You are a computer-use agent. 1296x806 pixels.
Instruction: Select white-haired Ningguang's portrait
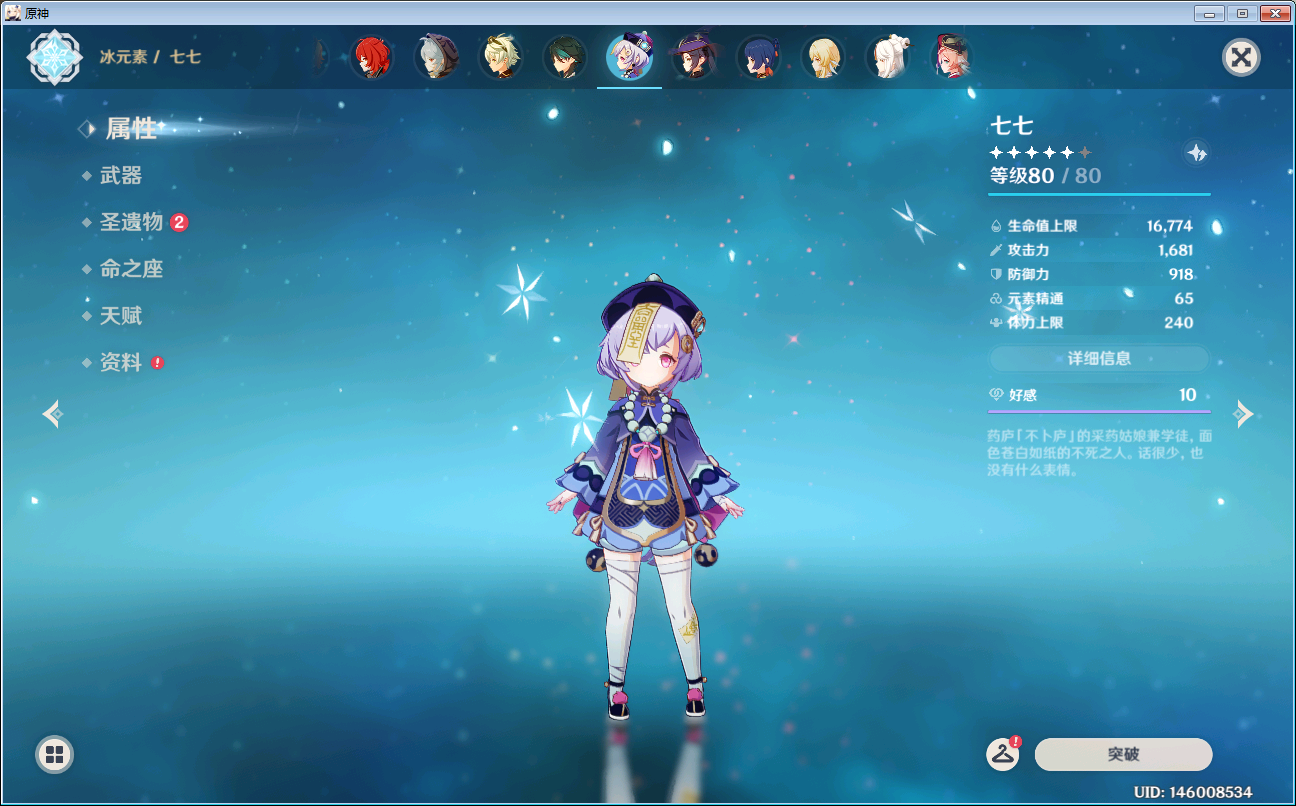click(887, 58)
